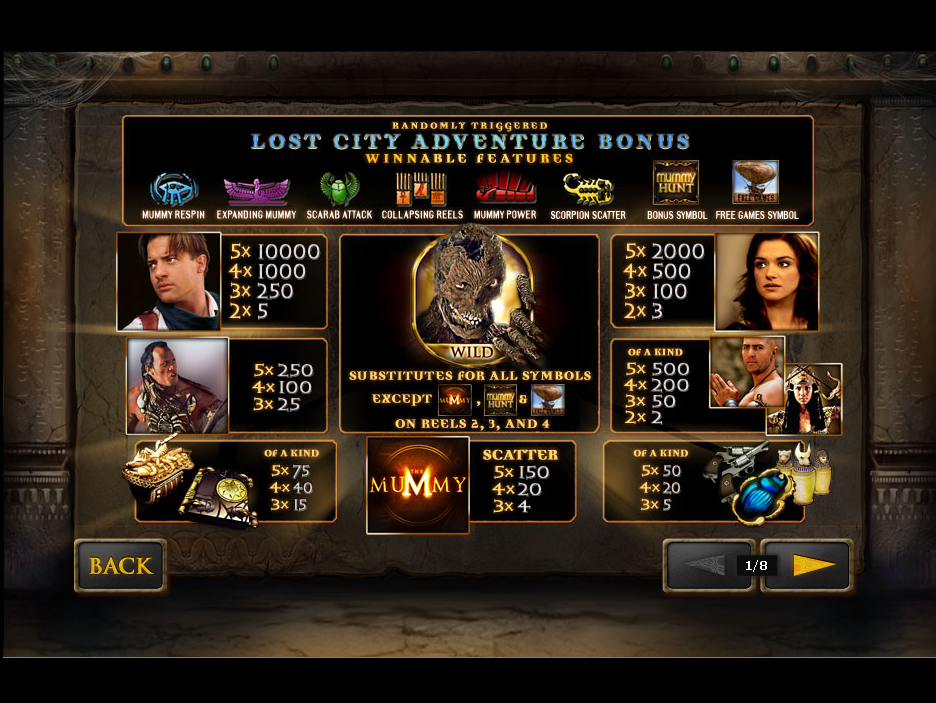This screenshot has width=936, height=703.
Task: Go back from the paytable
Action: (x=120, y=566)
